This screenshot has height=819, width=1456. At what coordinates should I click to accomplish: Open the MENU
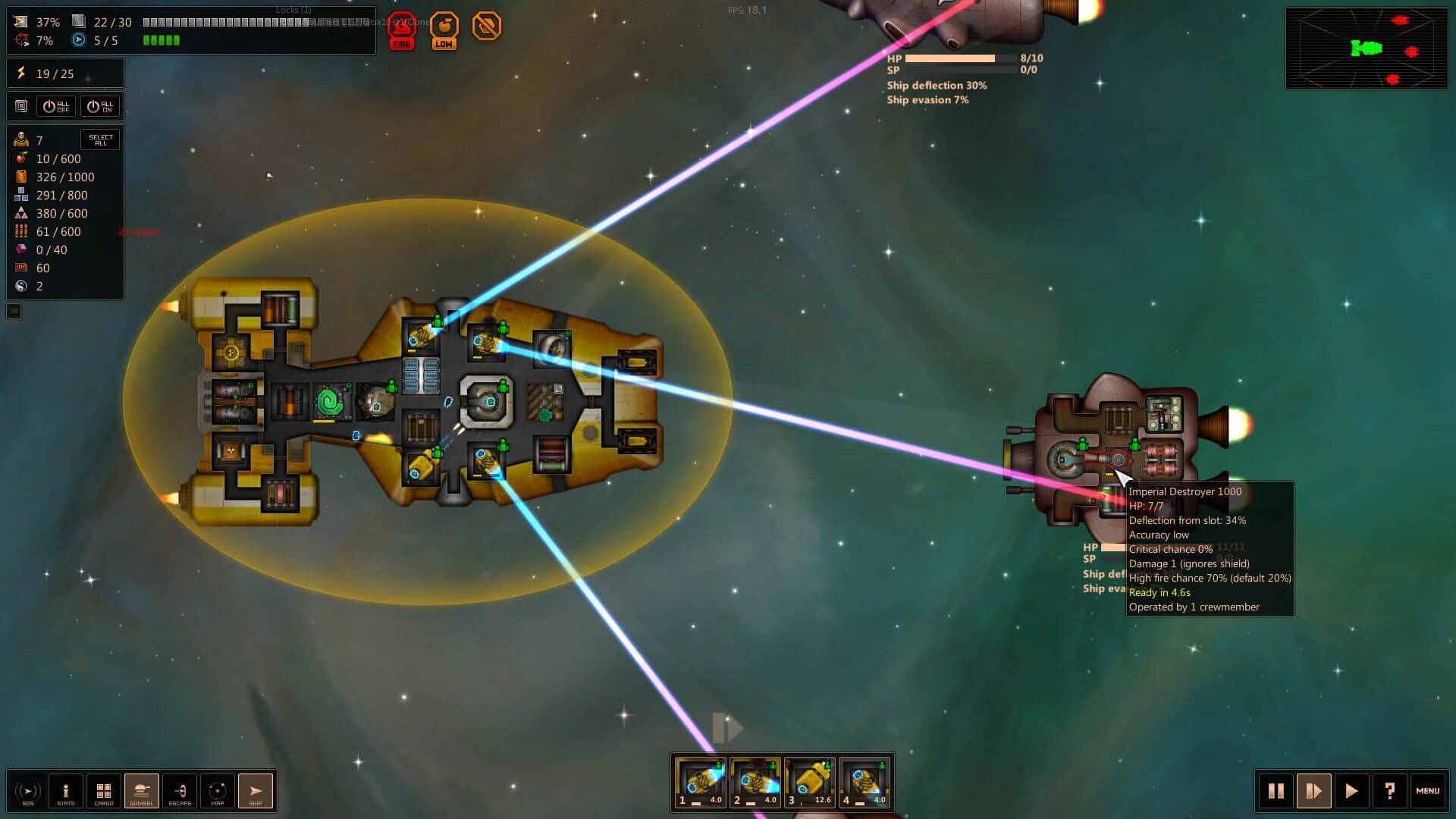point(1429,791)
